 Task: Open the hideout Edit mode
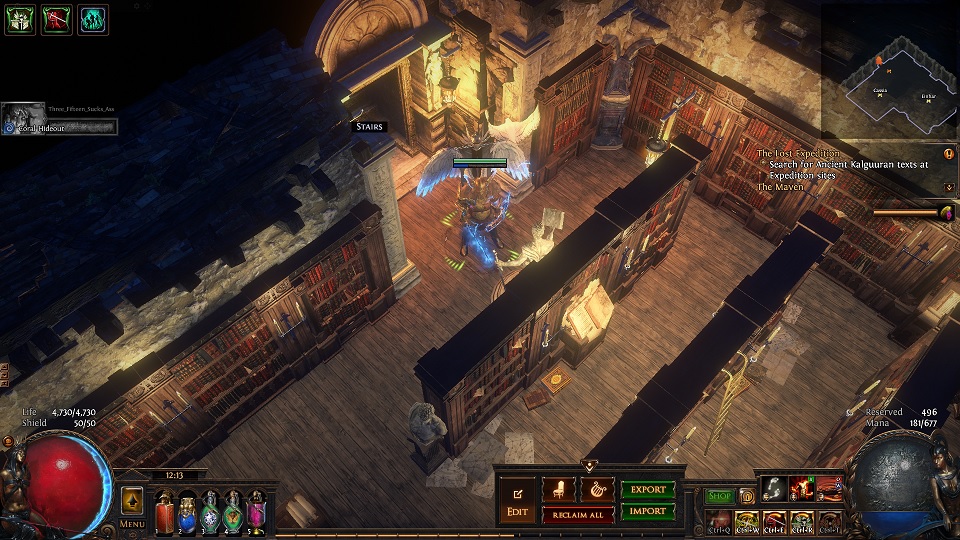517,499
